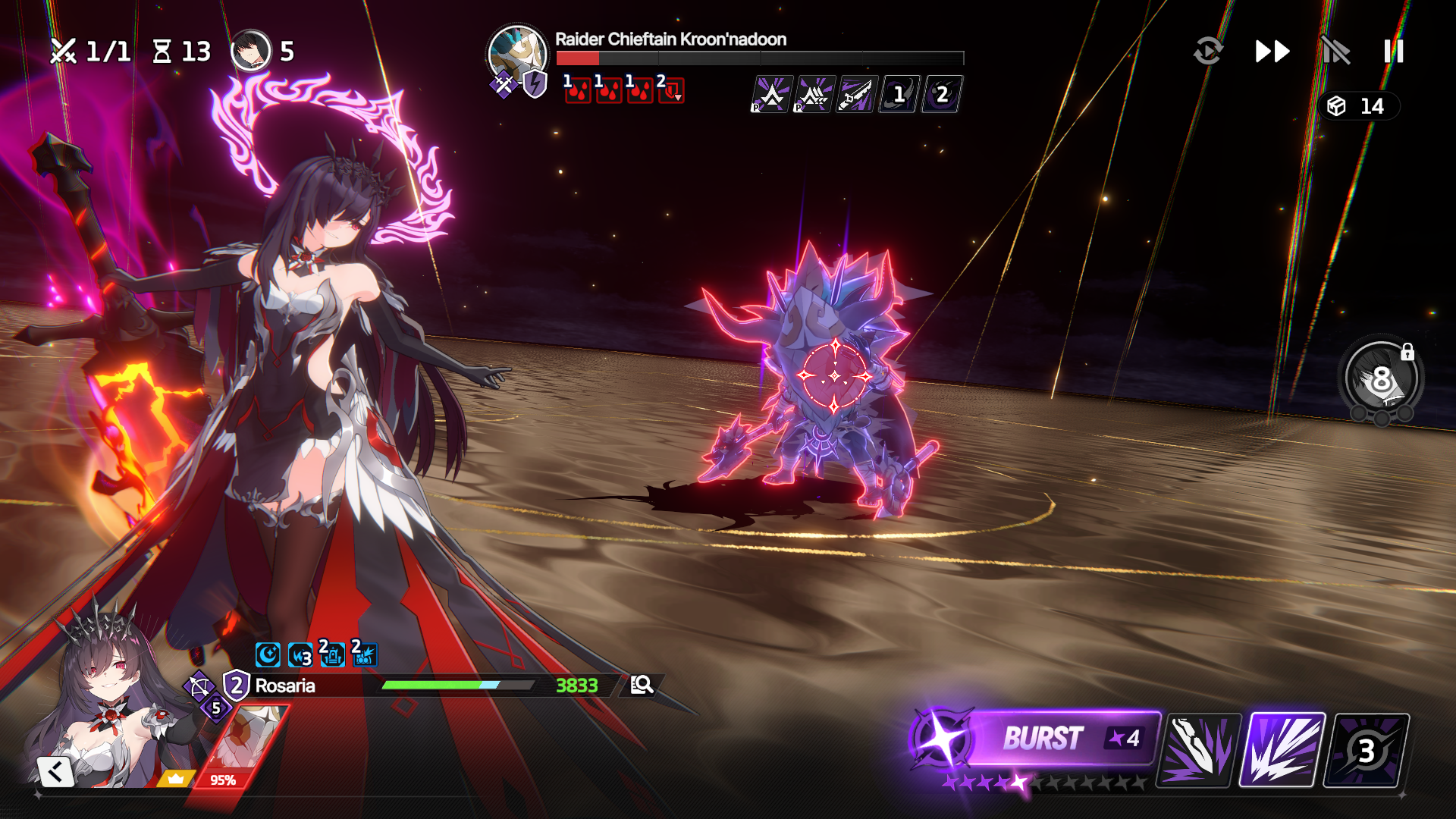Click the back arrow on Rosaria's portrait

click(55, 772)
